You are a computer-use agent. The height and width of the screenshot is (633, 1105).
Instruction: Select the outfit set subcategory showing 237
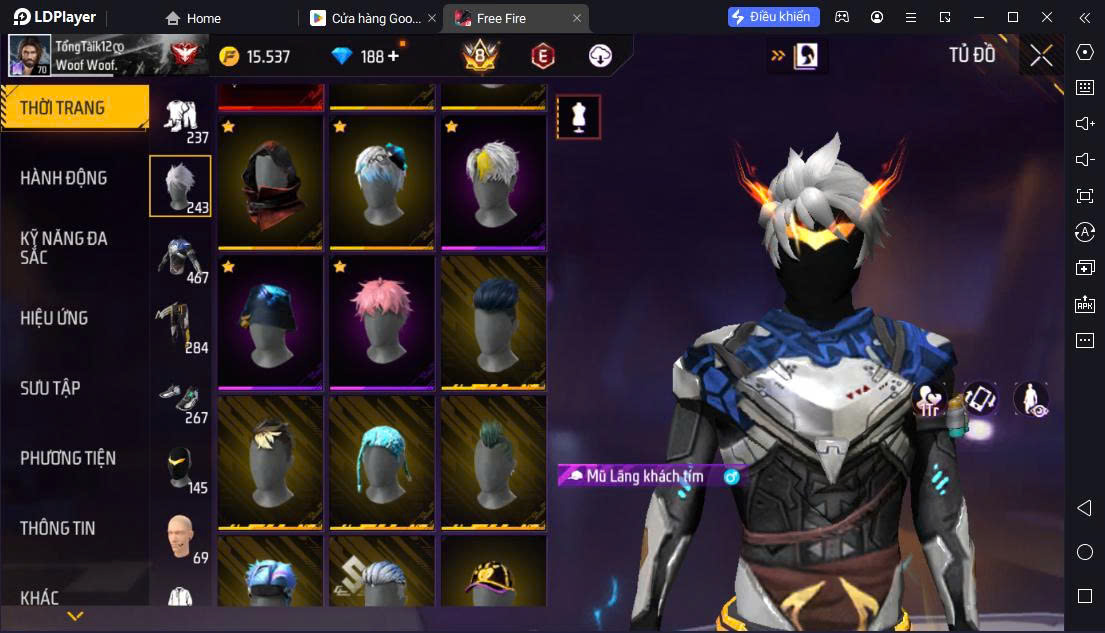(181, 120)
